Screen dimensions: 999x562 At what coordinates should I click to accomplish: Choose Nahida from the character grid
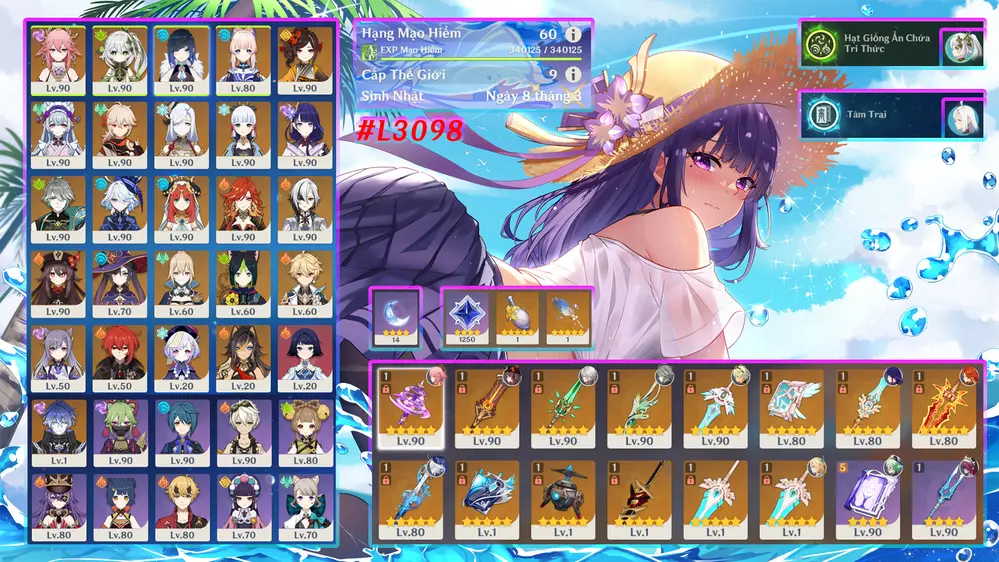(x=119, y=59)
